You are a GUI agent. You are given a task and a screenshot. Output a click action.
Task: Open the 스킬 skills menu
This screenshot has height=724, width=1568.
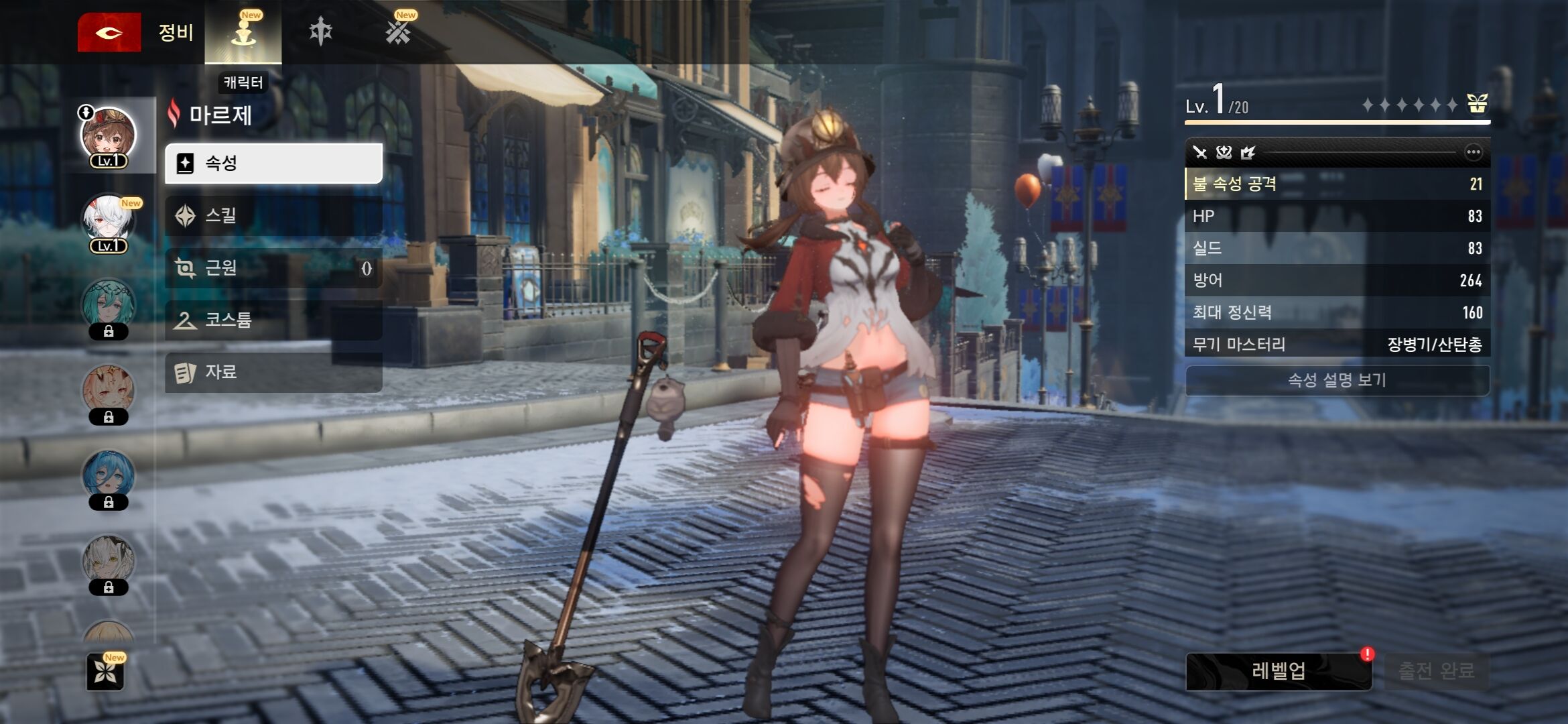point(273,215)
